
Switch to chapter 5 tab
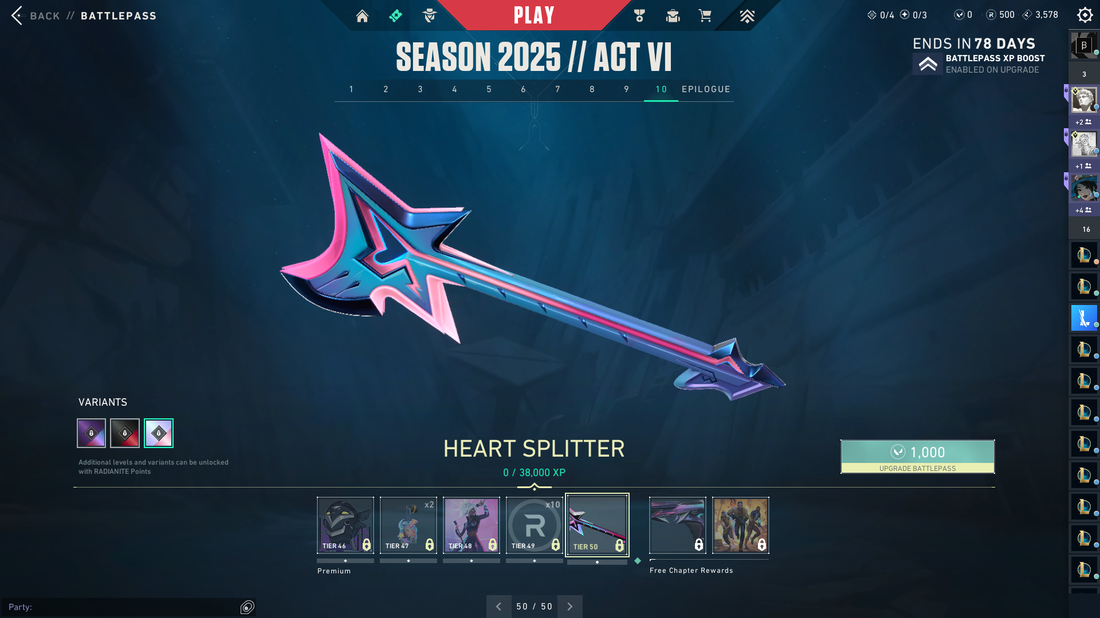(x=489, y=90)
